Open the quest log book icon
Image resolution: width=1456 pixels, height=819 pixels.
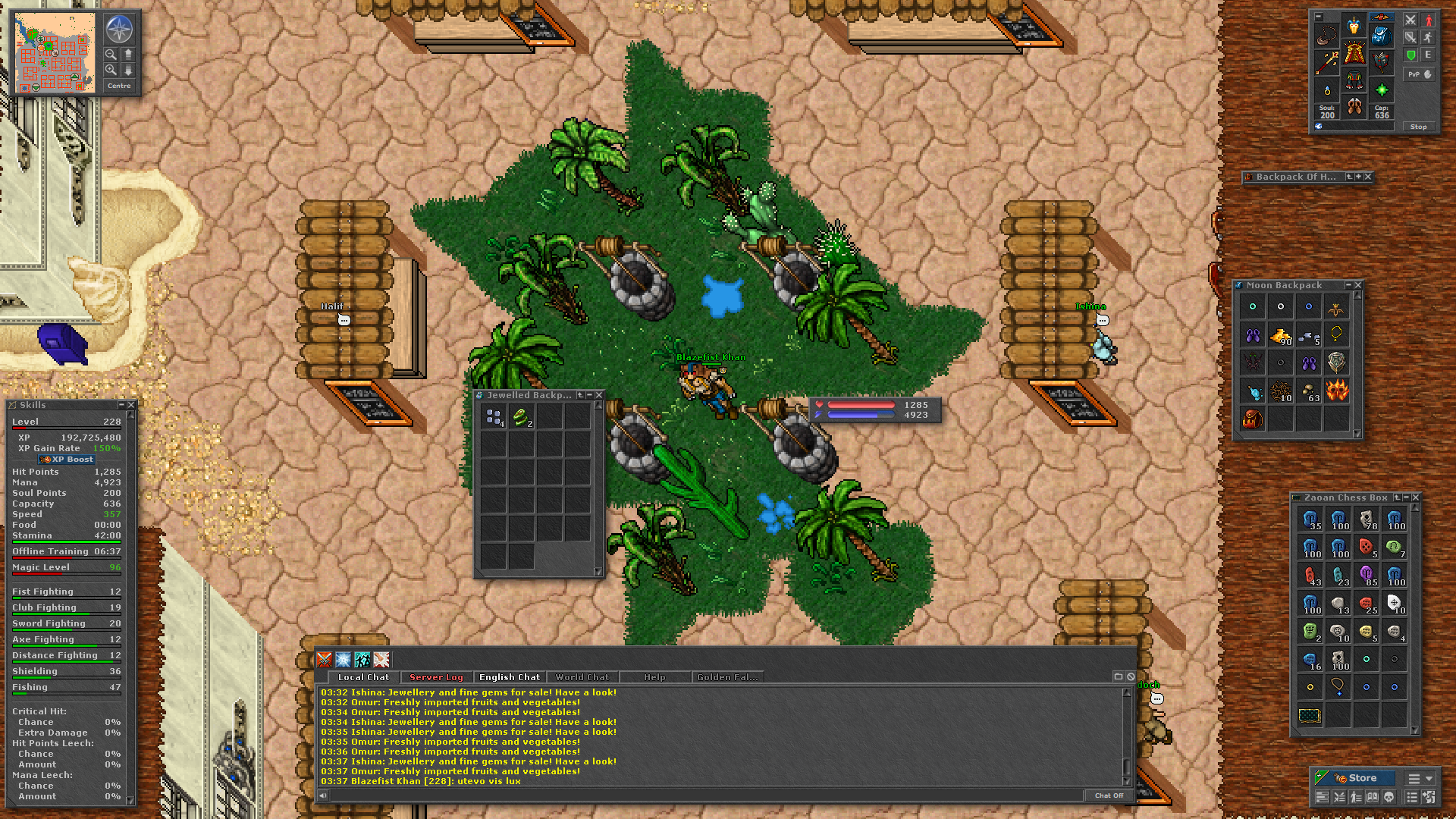[1374, 797]
